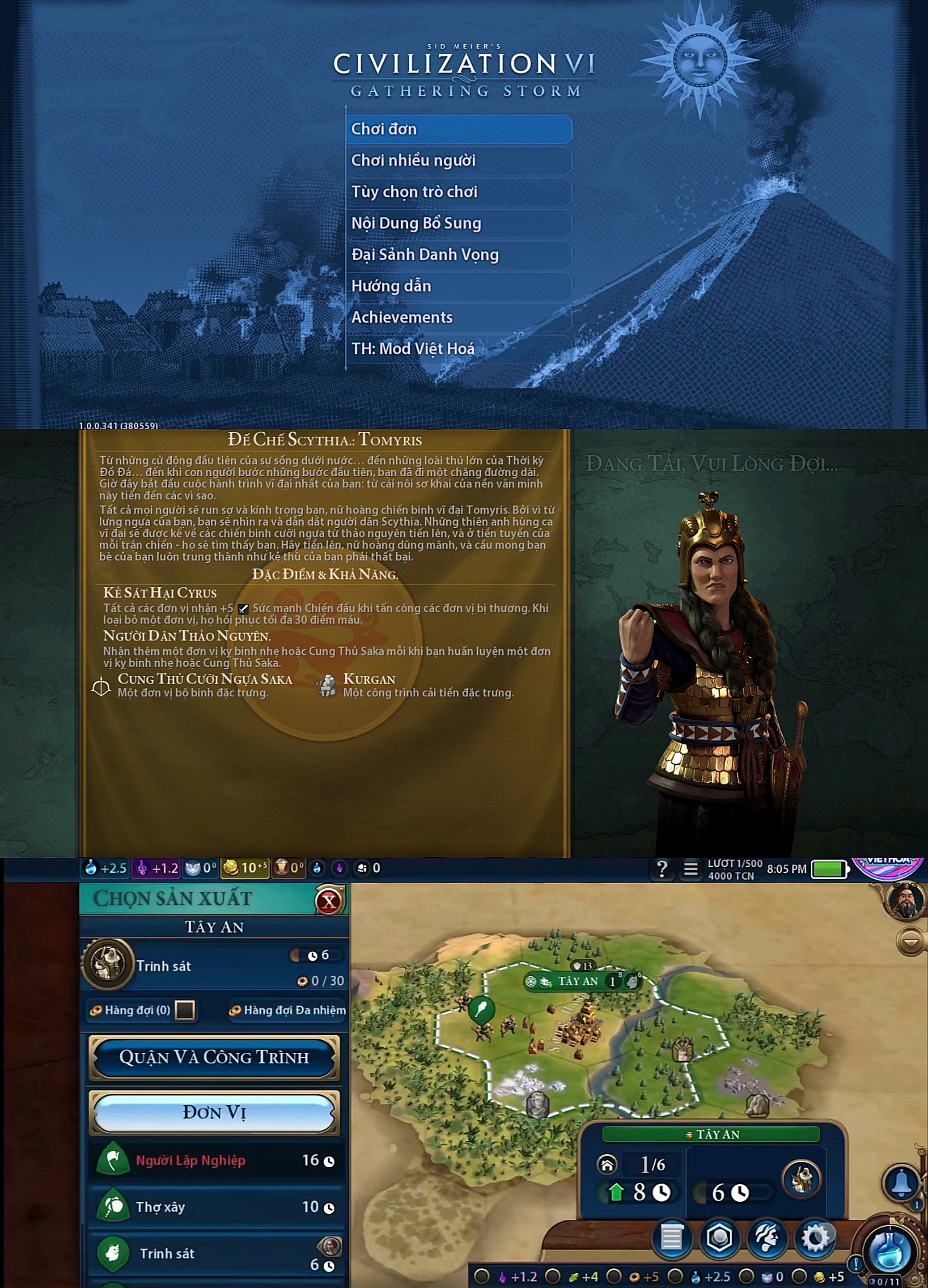The width and height of the screenshot is (928, 1288).
Task: Start a single-player game via Chơi đơn
Action: 458,129
